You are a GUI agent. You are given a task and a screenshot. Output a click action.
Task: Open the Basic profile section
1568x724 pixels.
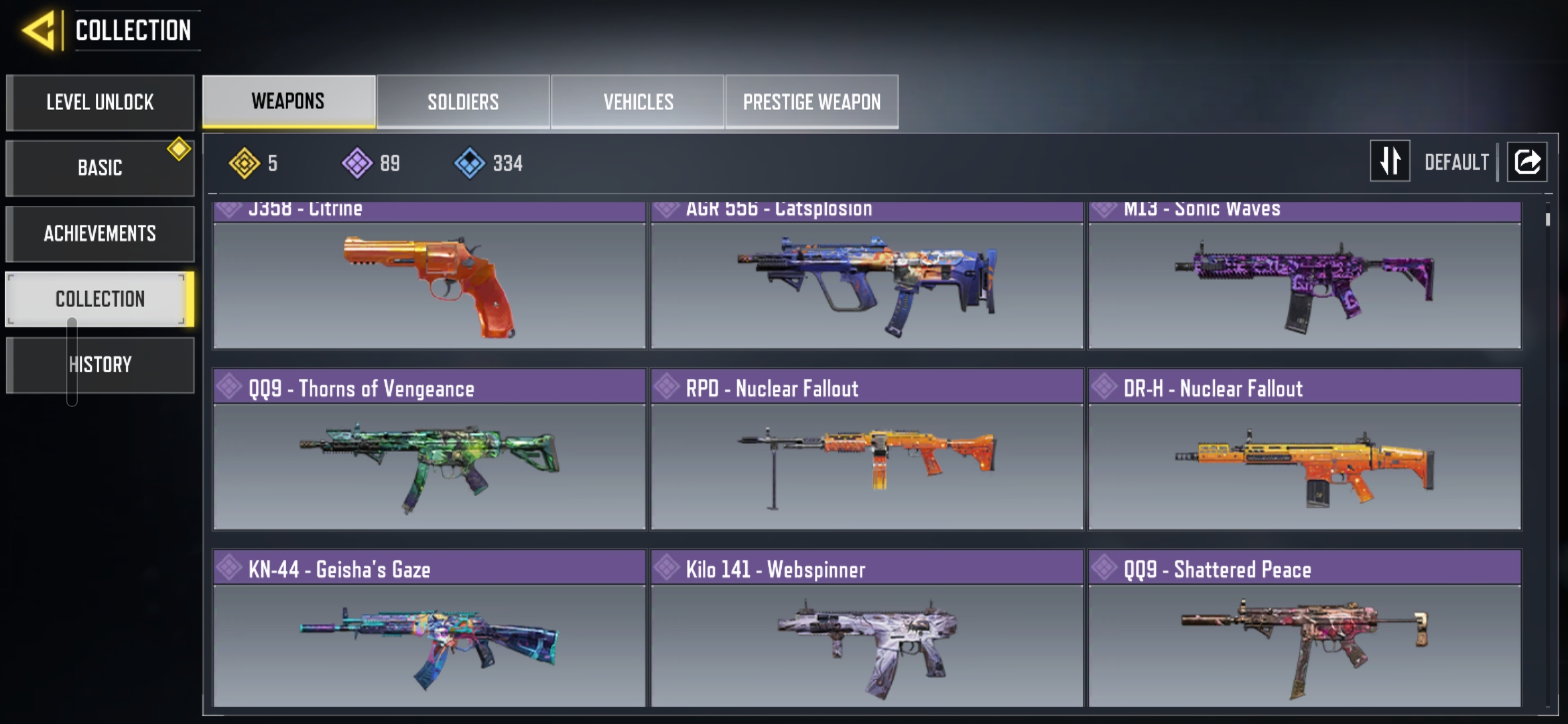point(100,168)
